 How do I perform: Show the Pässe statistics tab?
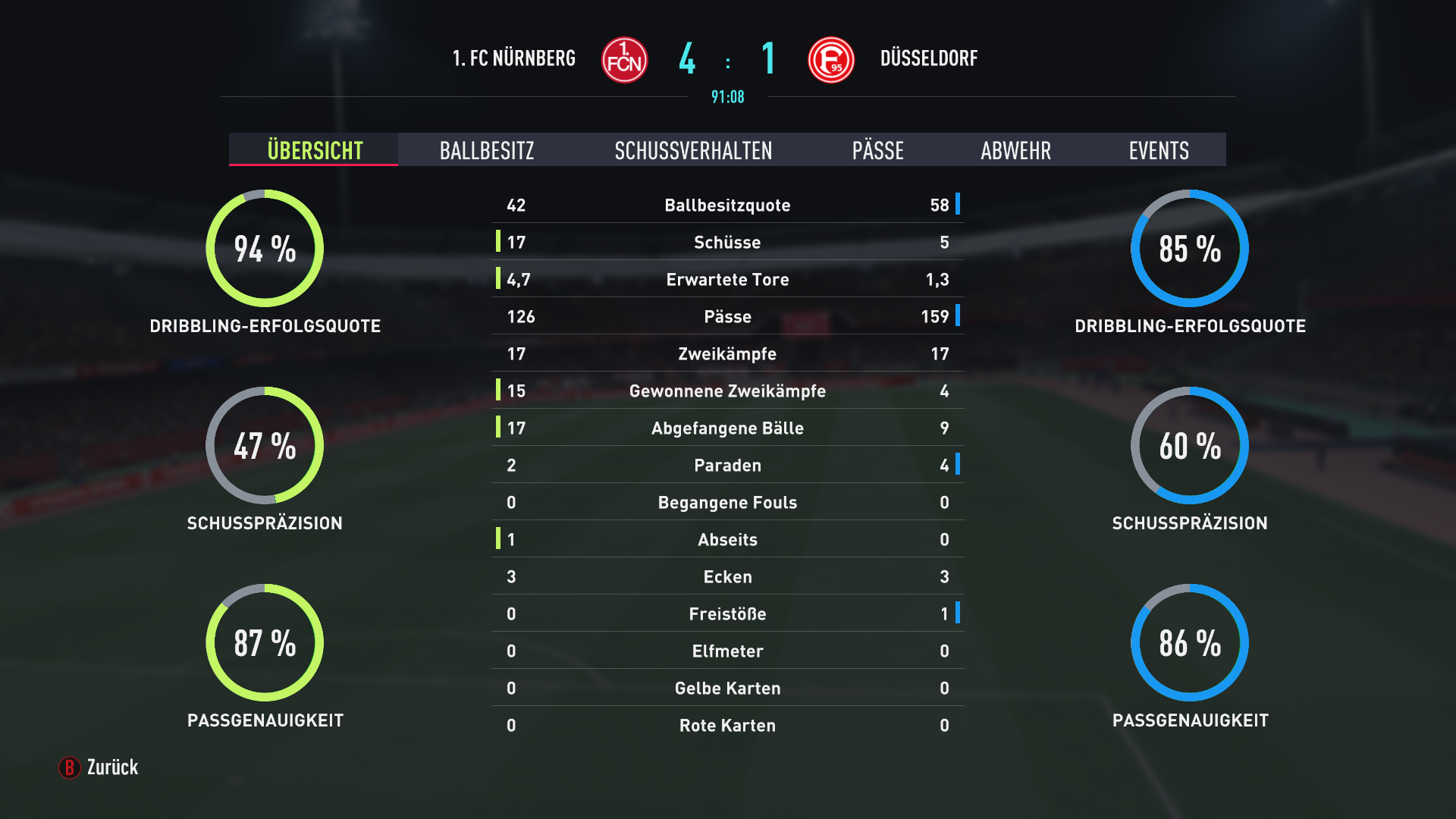click(x=877, y=150)
